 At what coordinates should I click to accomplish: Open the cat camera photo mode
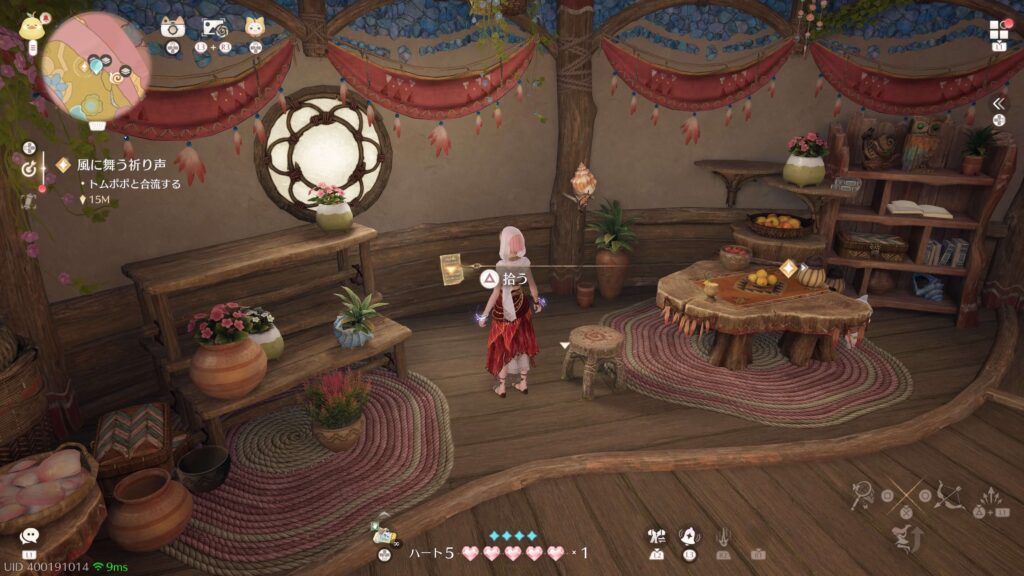pos(173,27)
